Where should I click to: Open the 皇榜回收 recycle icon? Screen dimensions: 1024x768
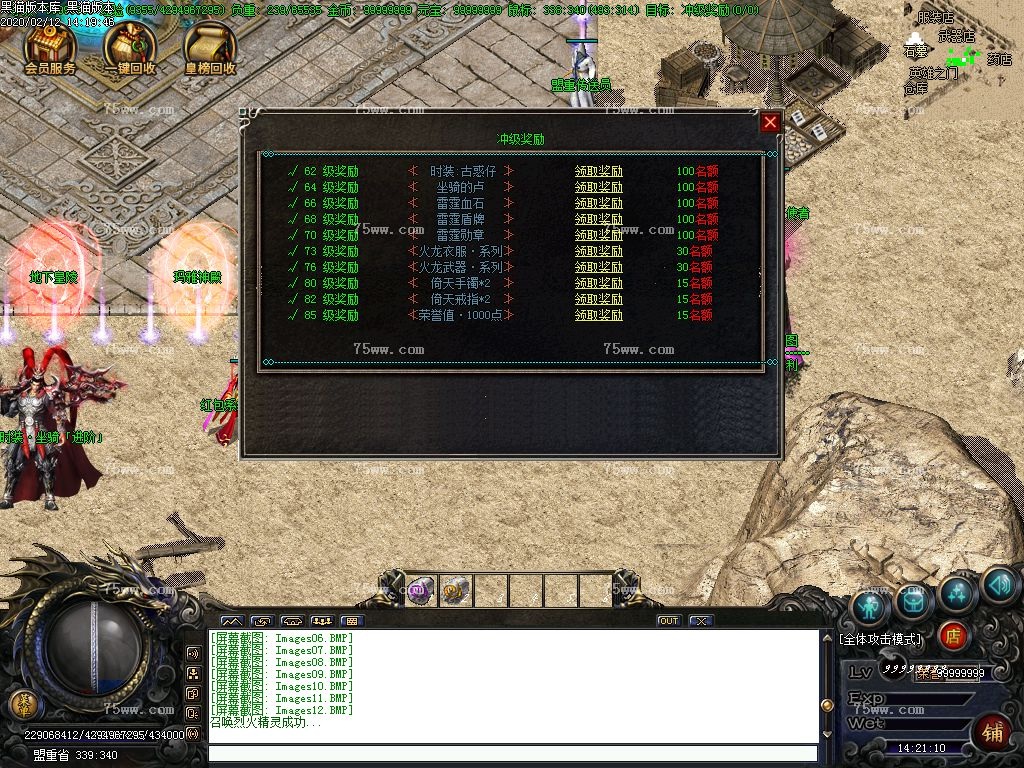coord(210,49)
